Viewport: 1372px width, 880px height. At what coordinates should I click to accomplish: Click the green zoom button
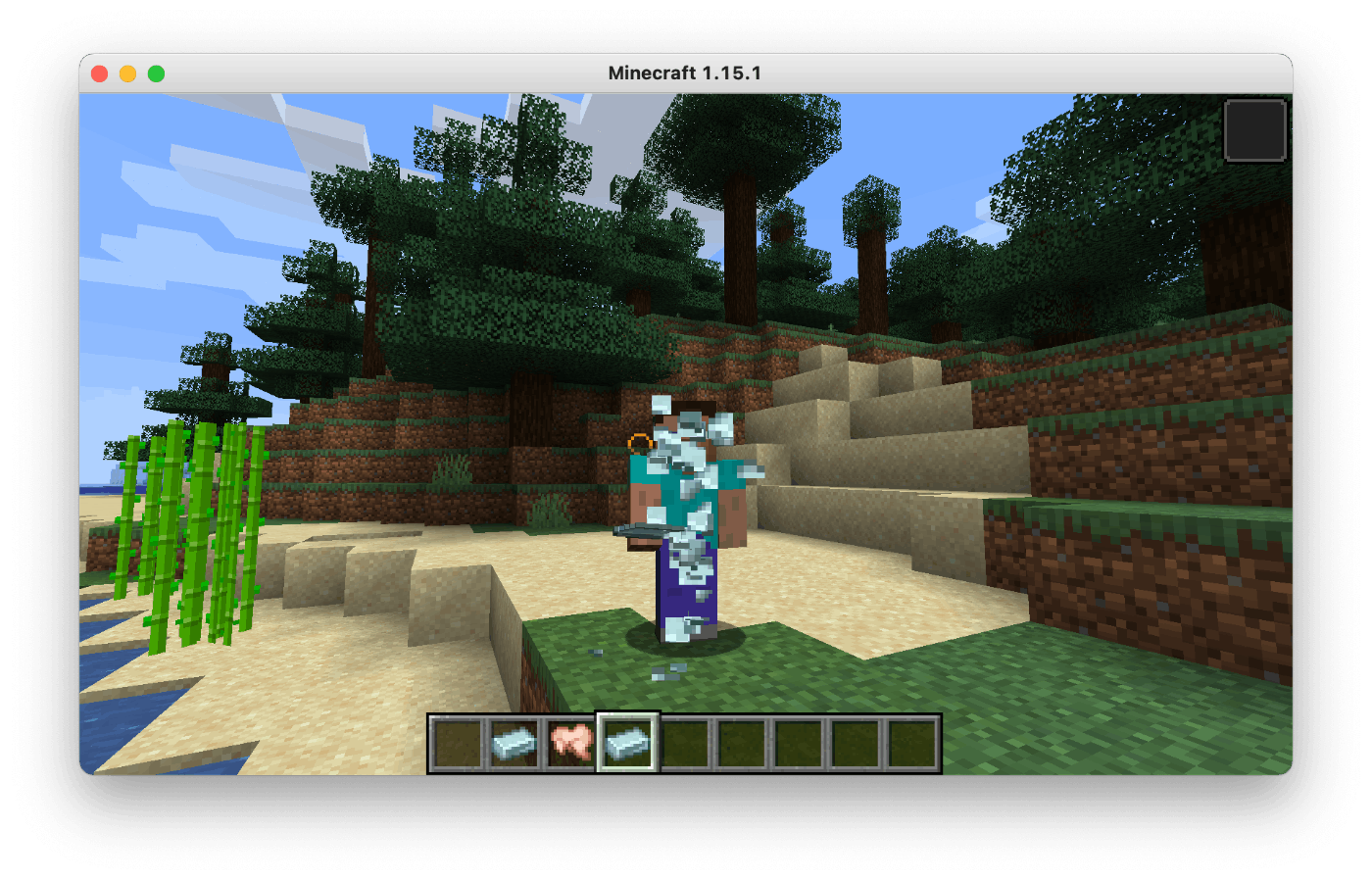click(x=157, y=73)
